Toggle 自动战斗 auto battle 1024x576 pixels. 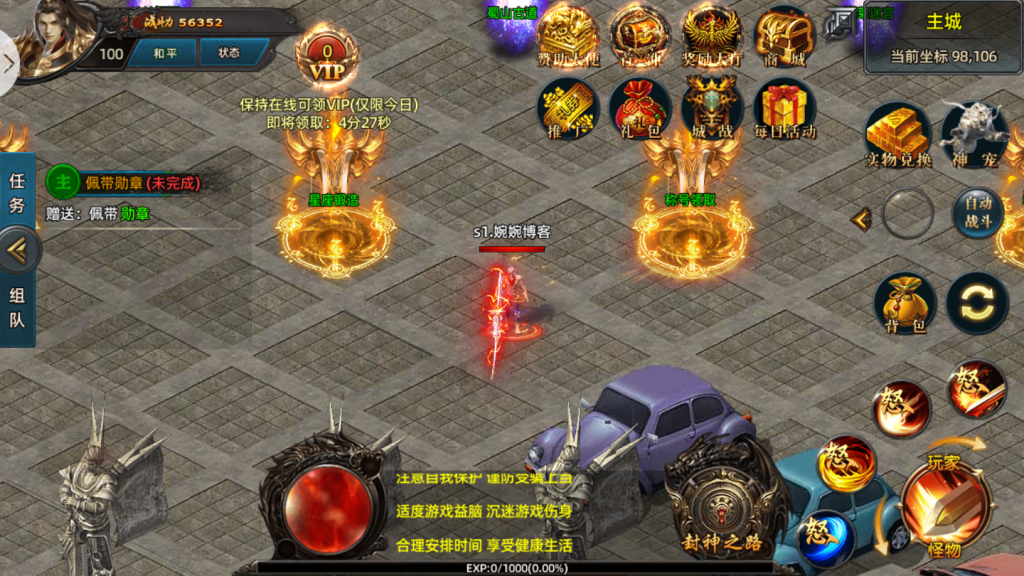pyautogui.click(x=977, y=213)
